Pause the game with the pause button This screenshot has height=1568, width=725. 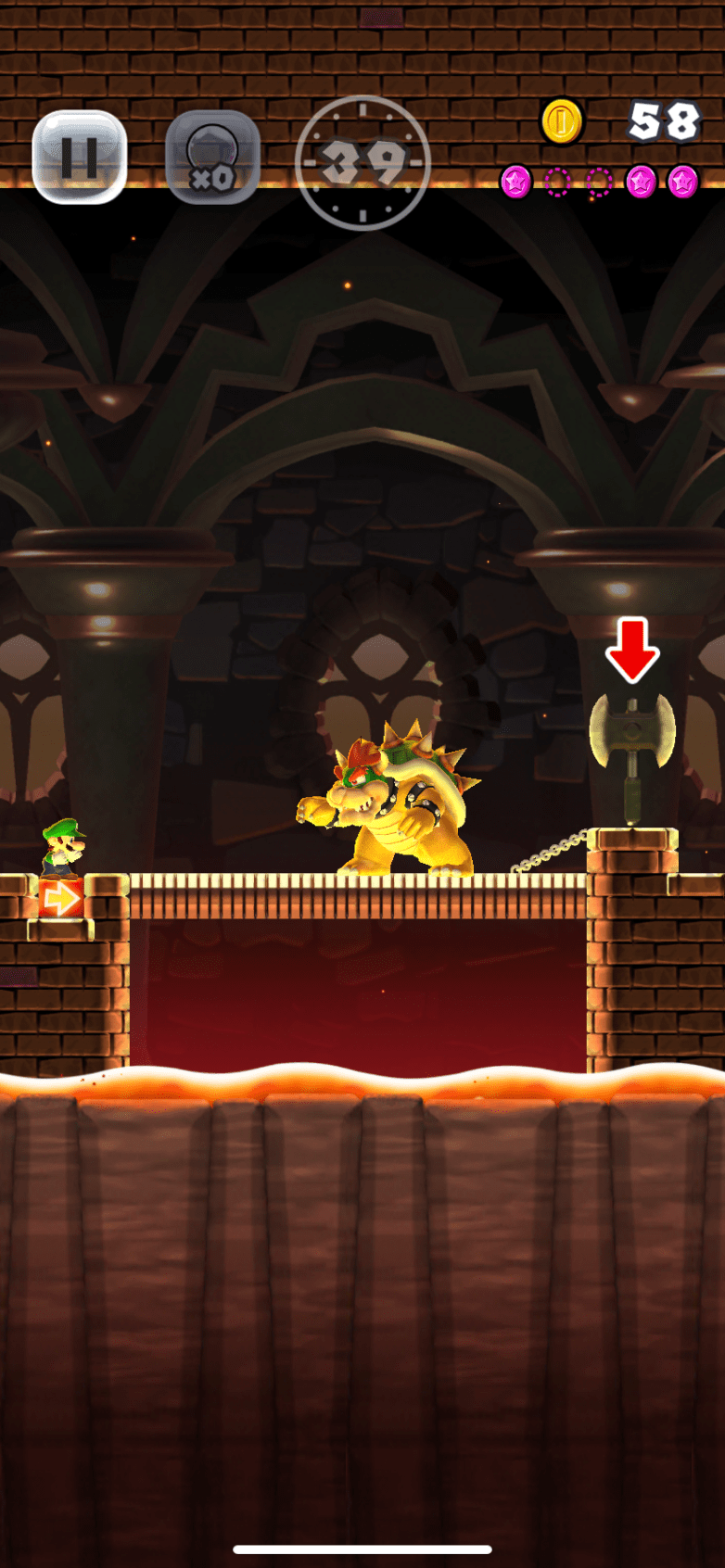click(80, 157)
